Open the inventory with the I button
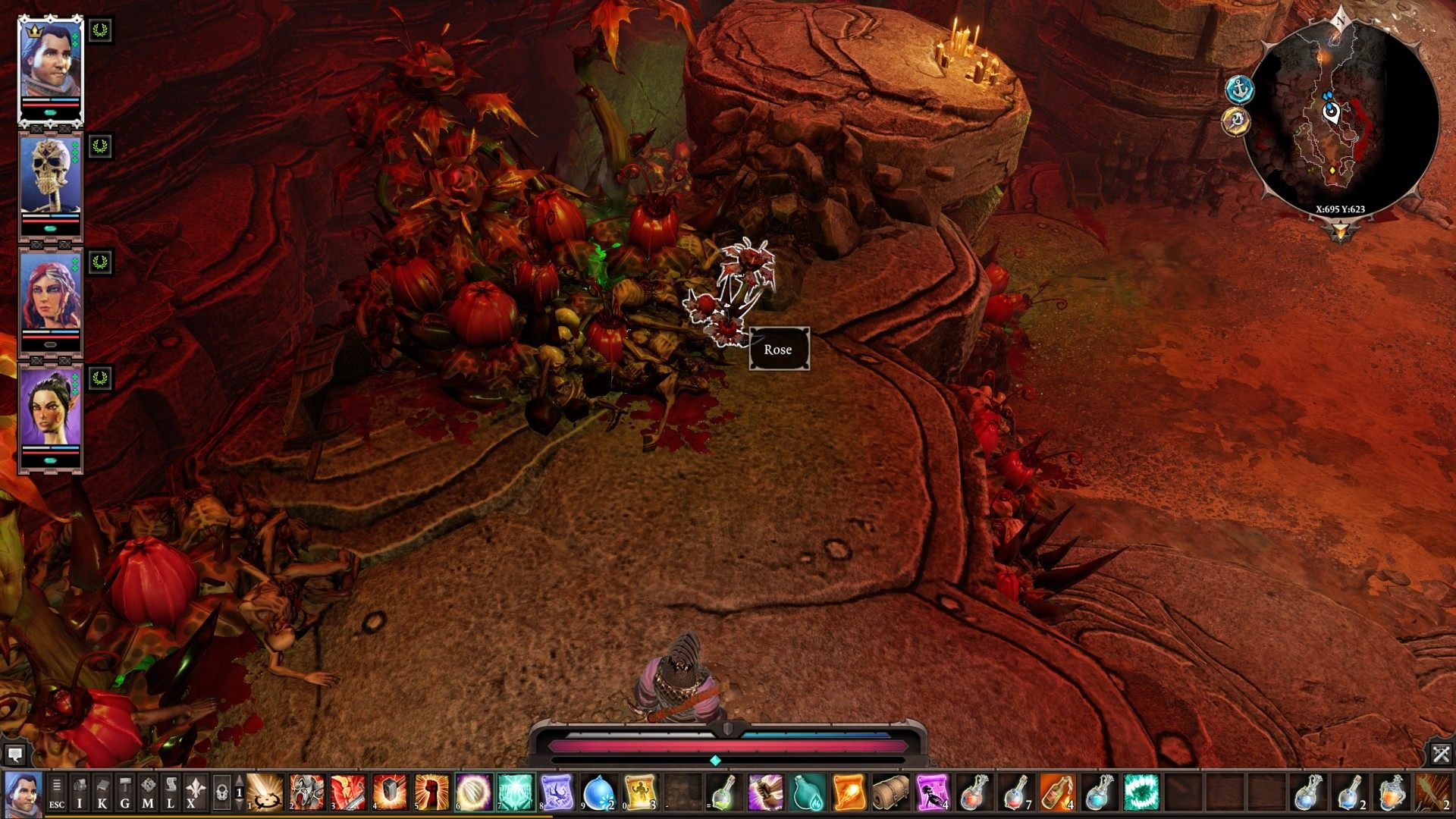1456x819 pixels. pos(80,793)
